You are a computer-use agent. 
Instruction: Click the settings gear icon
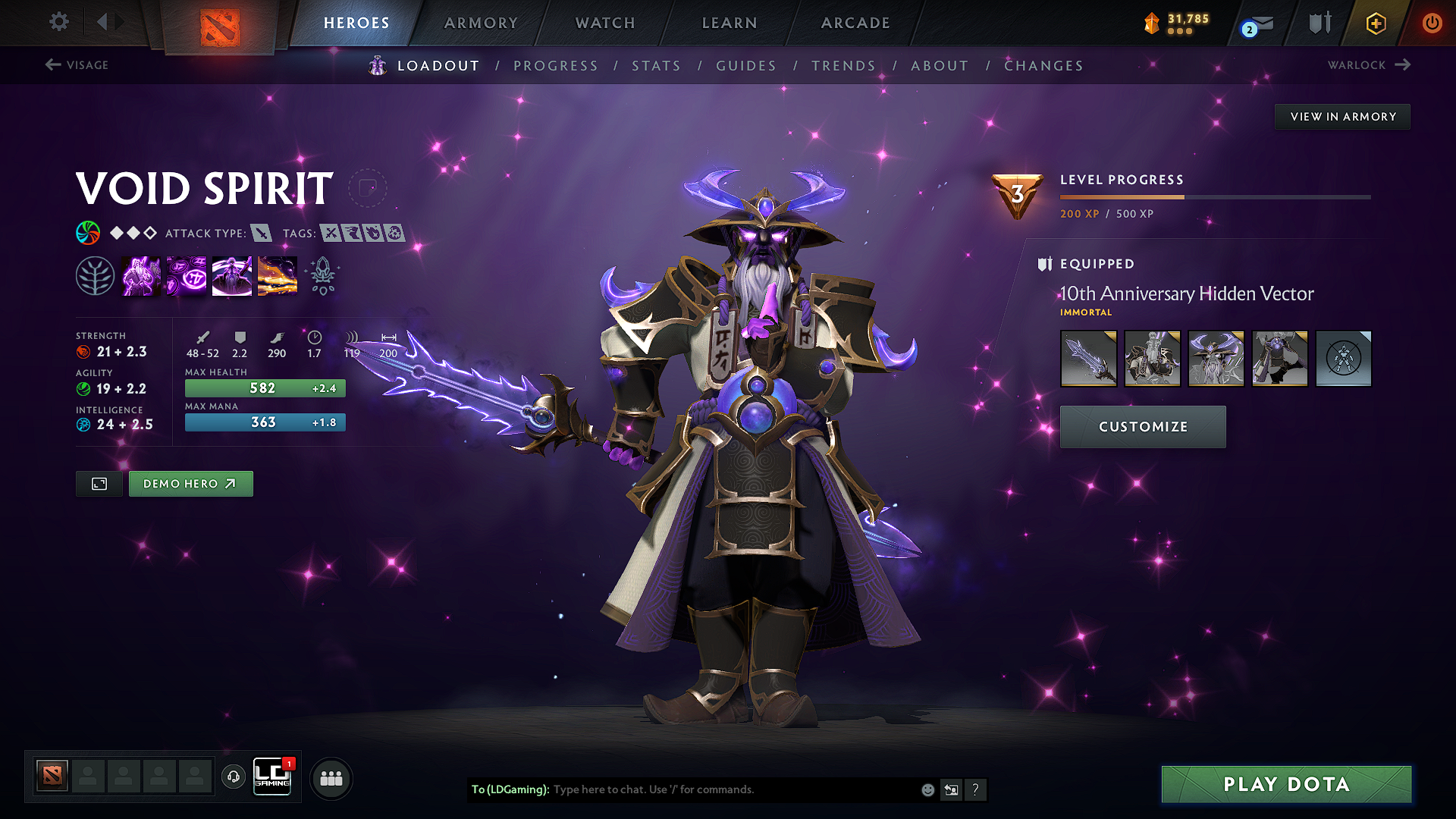pos(58,22)
